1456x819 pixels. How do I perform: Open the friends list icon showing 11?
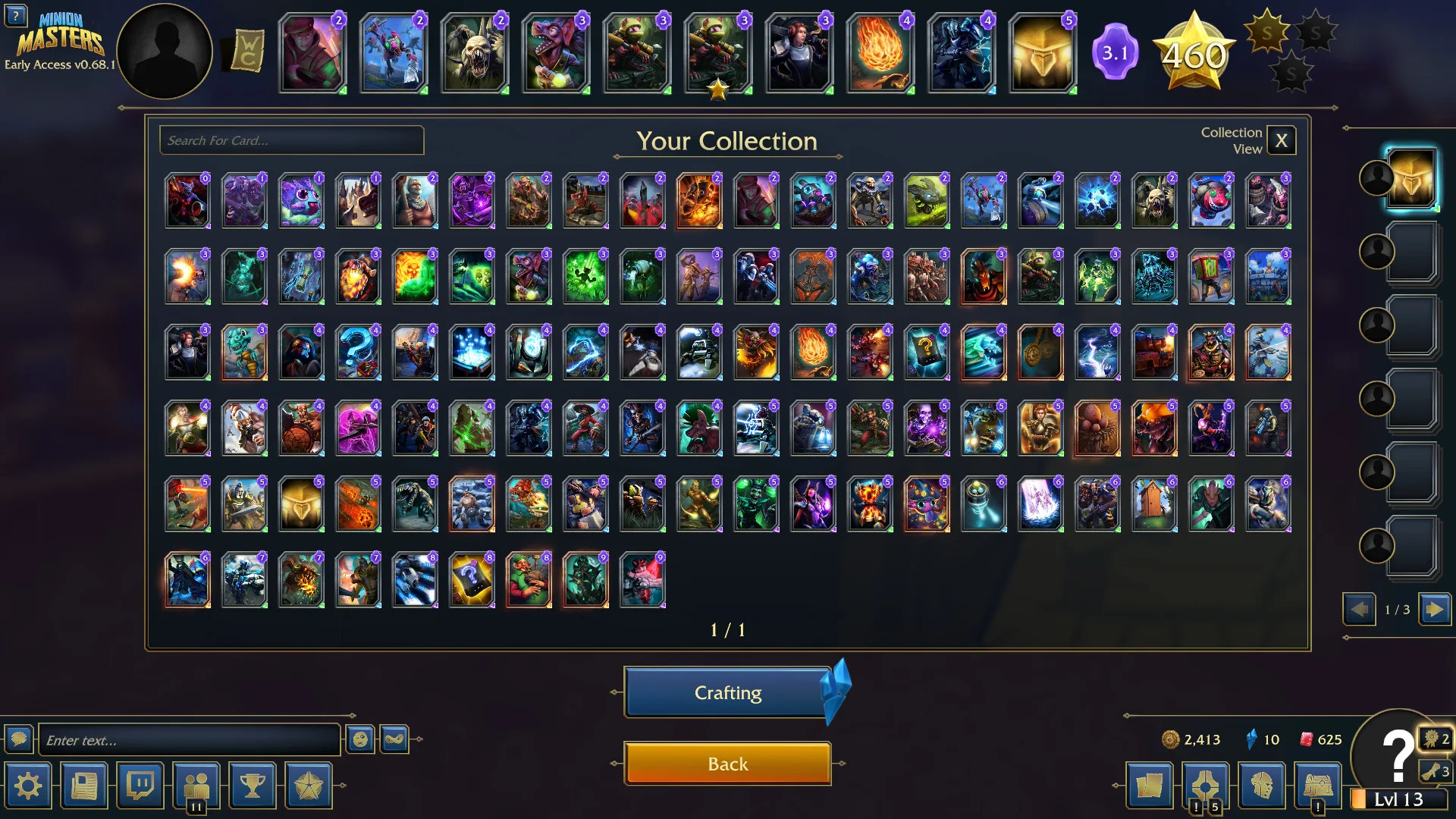coord(198,786)
